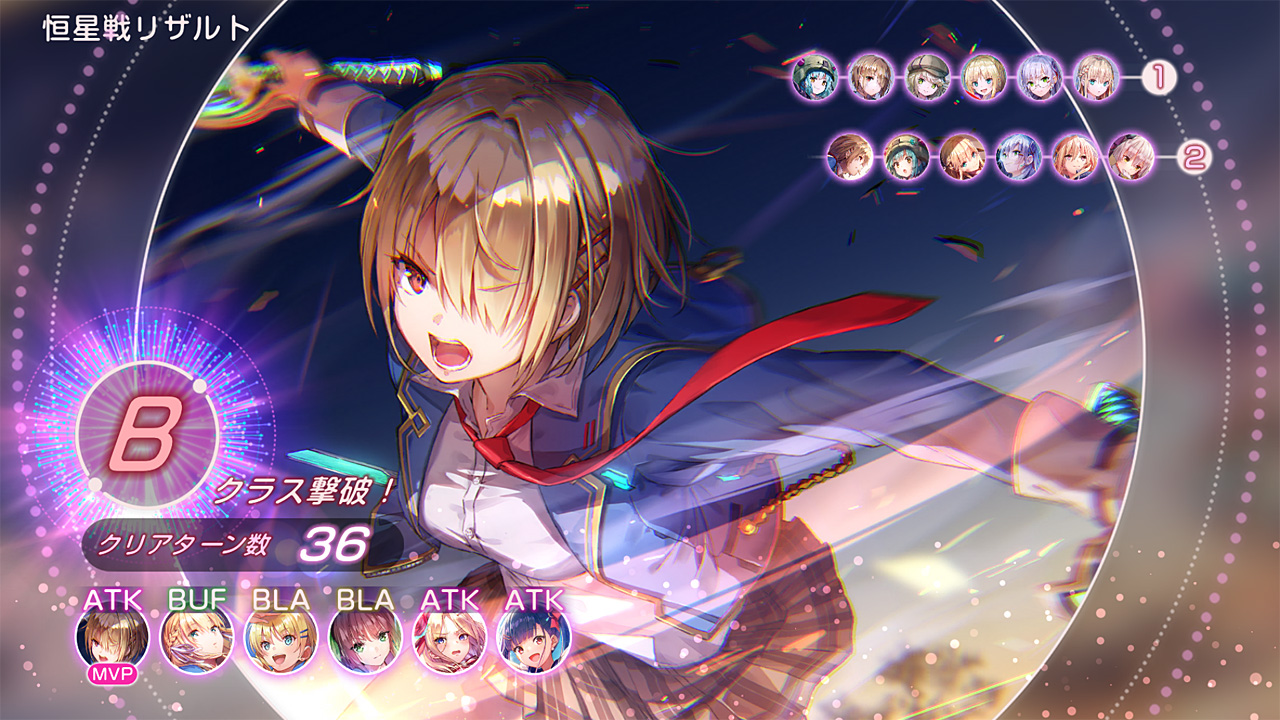Screen dimensions: 1280x720
Task: Select team 1's silver-haired girl with glasses
Action: pyautogui.click(x=1040, y=77)
